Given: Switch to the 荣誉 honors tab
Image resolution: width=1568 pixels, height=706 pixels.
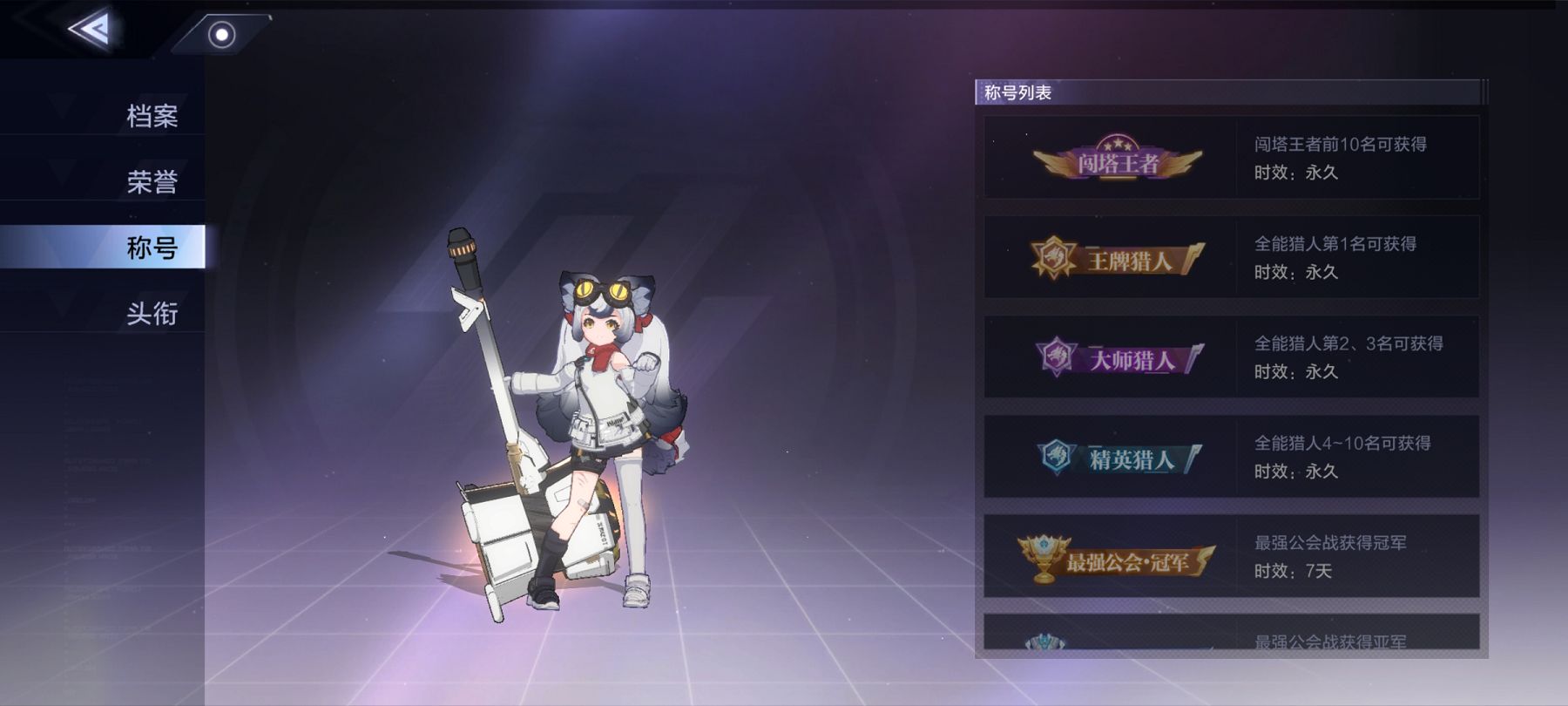Looking at the screenshot, I should [x=152, y=181].
